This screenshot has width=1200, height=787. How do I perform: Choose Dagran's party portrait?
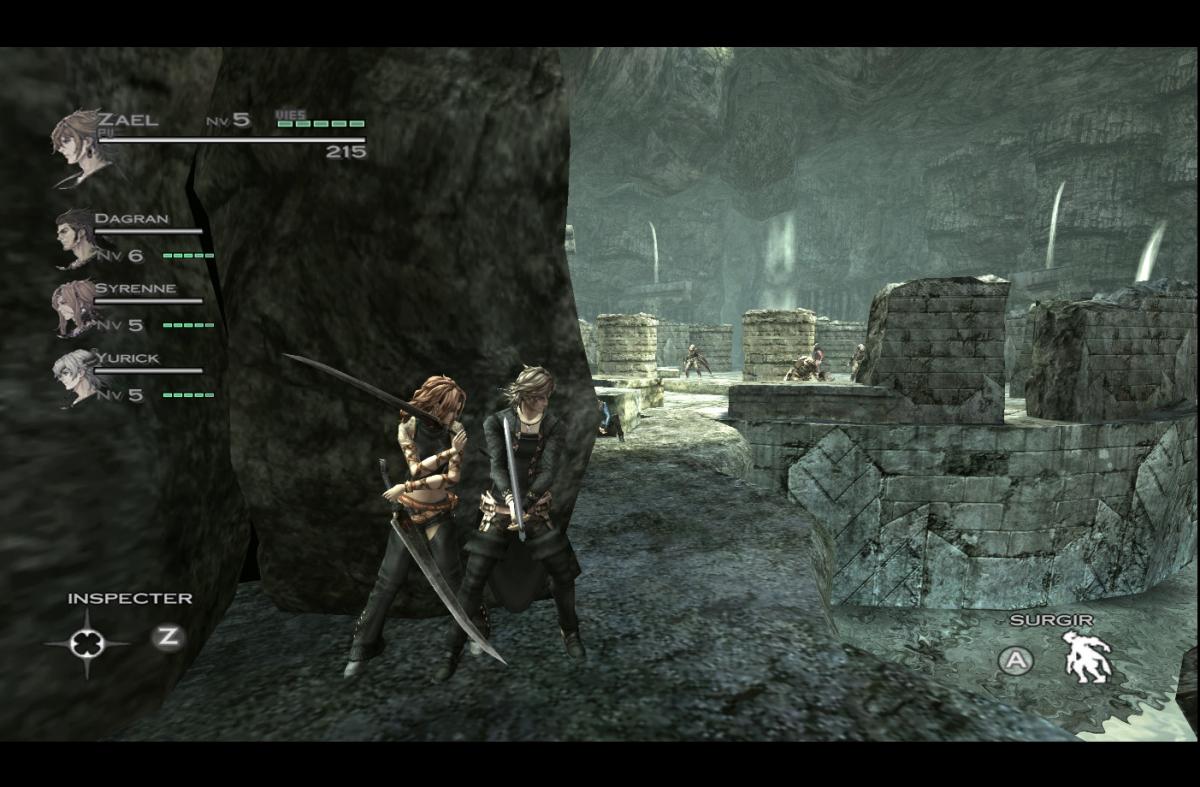(x=74, y=236)
